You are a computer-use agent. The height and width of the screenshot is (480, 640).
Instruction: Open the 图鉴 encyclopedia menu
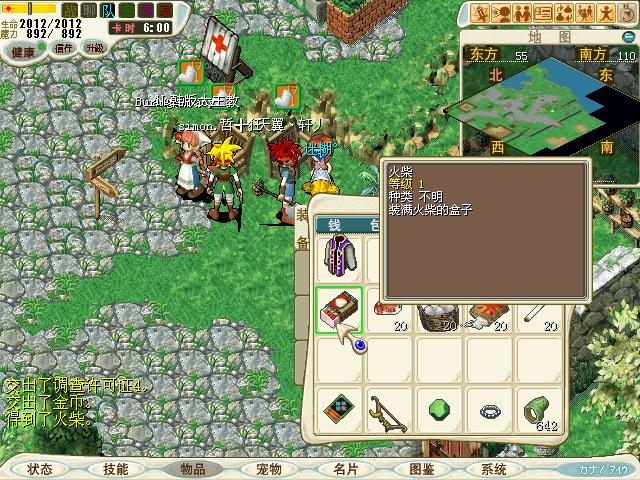tap(422, 468)
